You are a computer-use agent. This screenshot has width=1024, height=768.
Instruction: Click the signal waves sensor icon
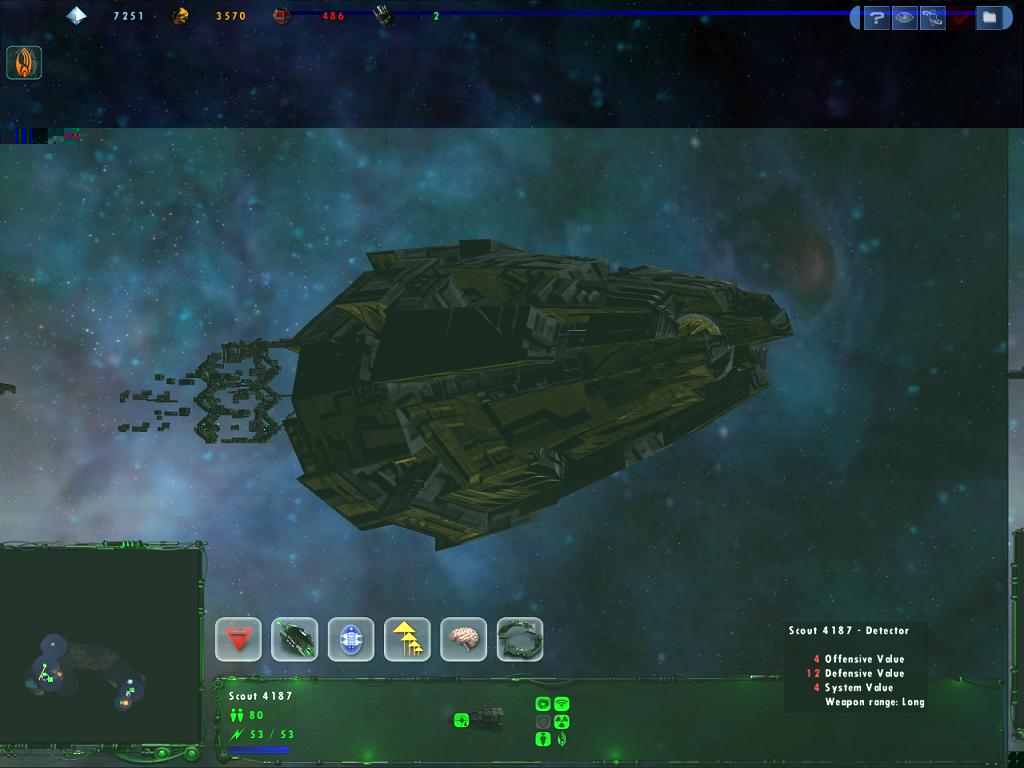pos(561,704)
